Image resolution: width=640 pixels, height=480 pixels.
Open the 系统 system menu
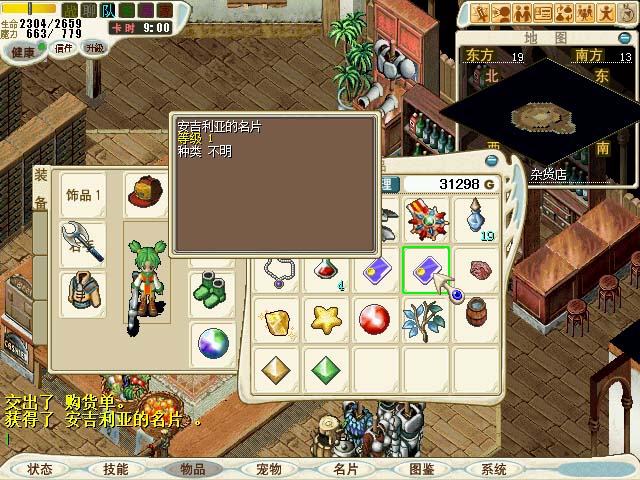[494, 469]
